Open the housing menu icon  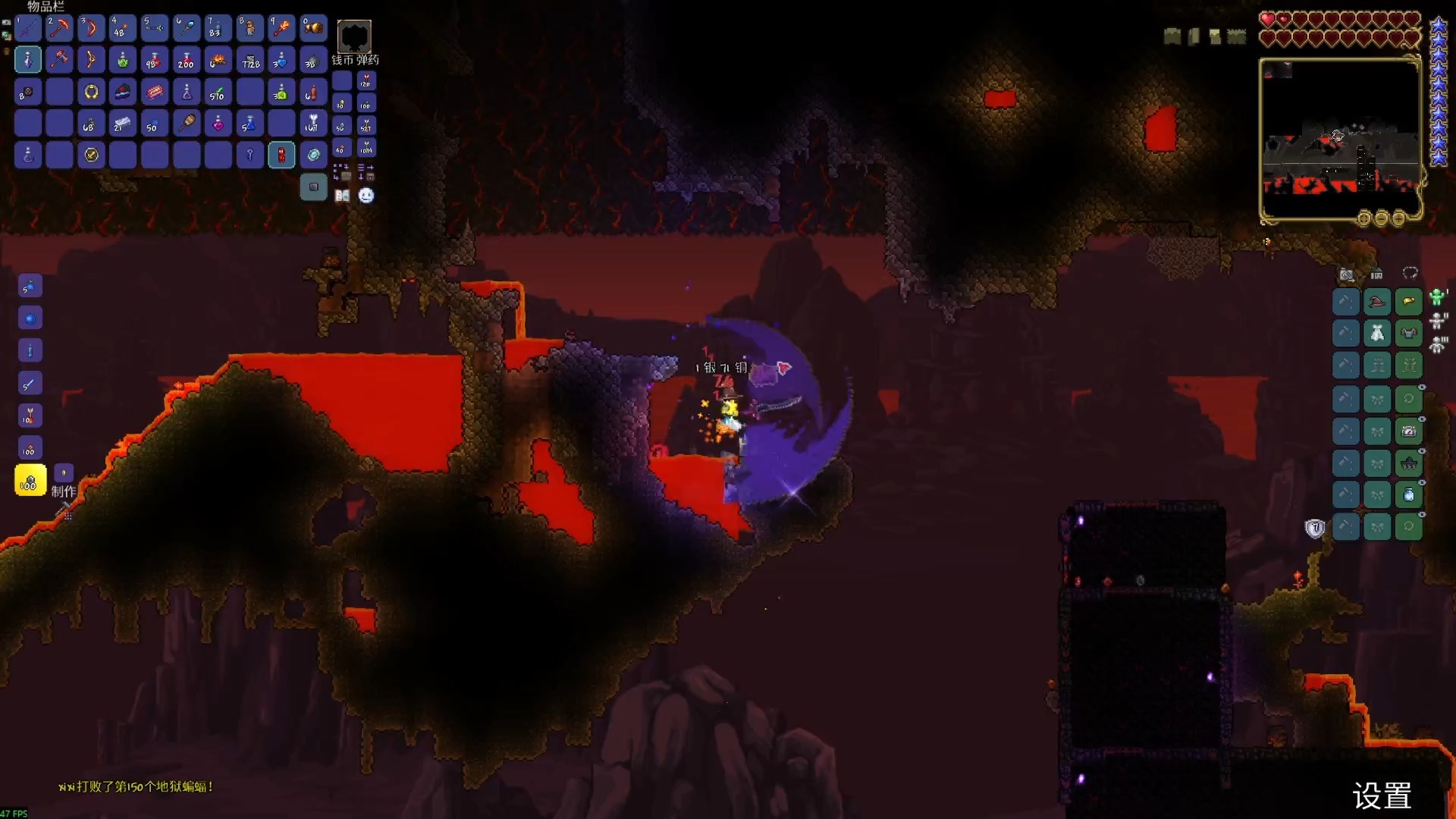click(x=1377, y=275)
